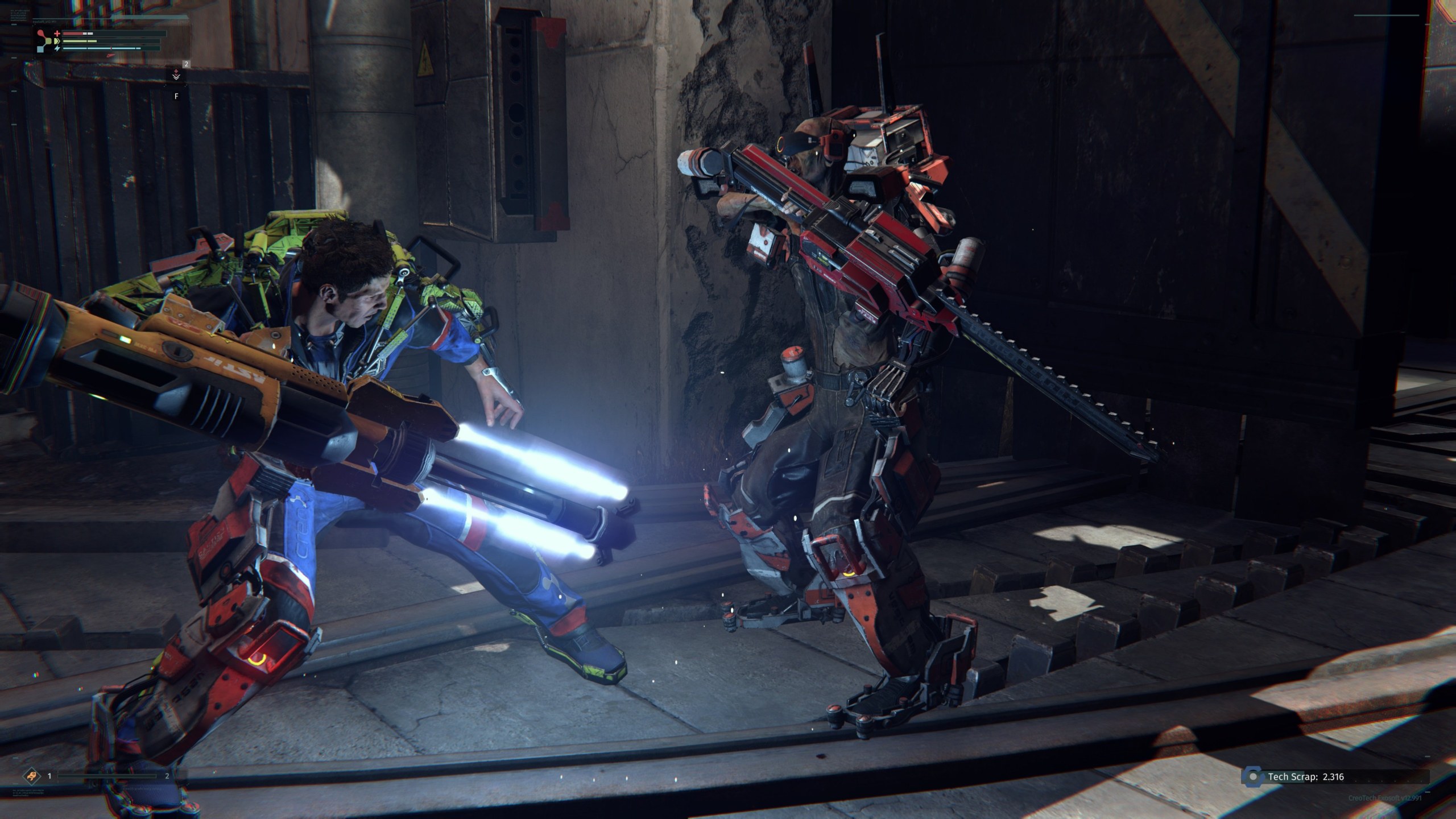This screenshot has height=819, width=1456.
Task: Select the yellow stamina arrow icon
Action: click(x=57, y=41)
